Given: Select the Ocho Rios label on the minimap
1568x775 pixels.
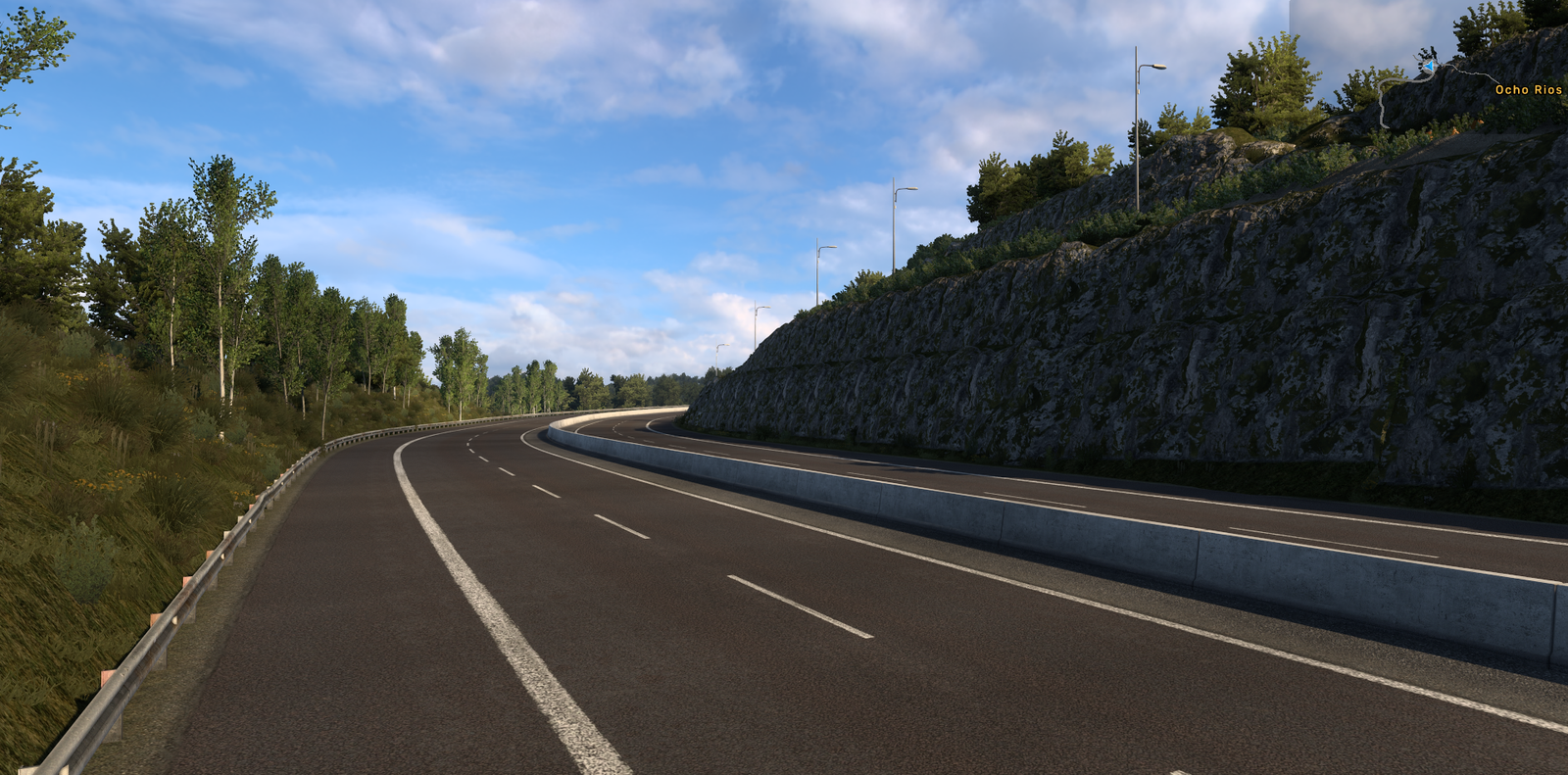Looking at the screenshot, I should [x=1528, y=89].
